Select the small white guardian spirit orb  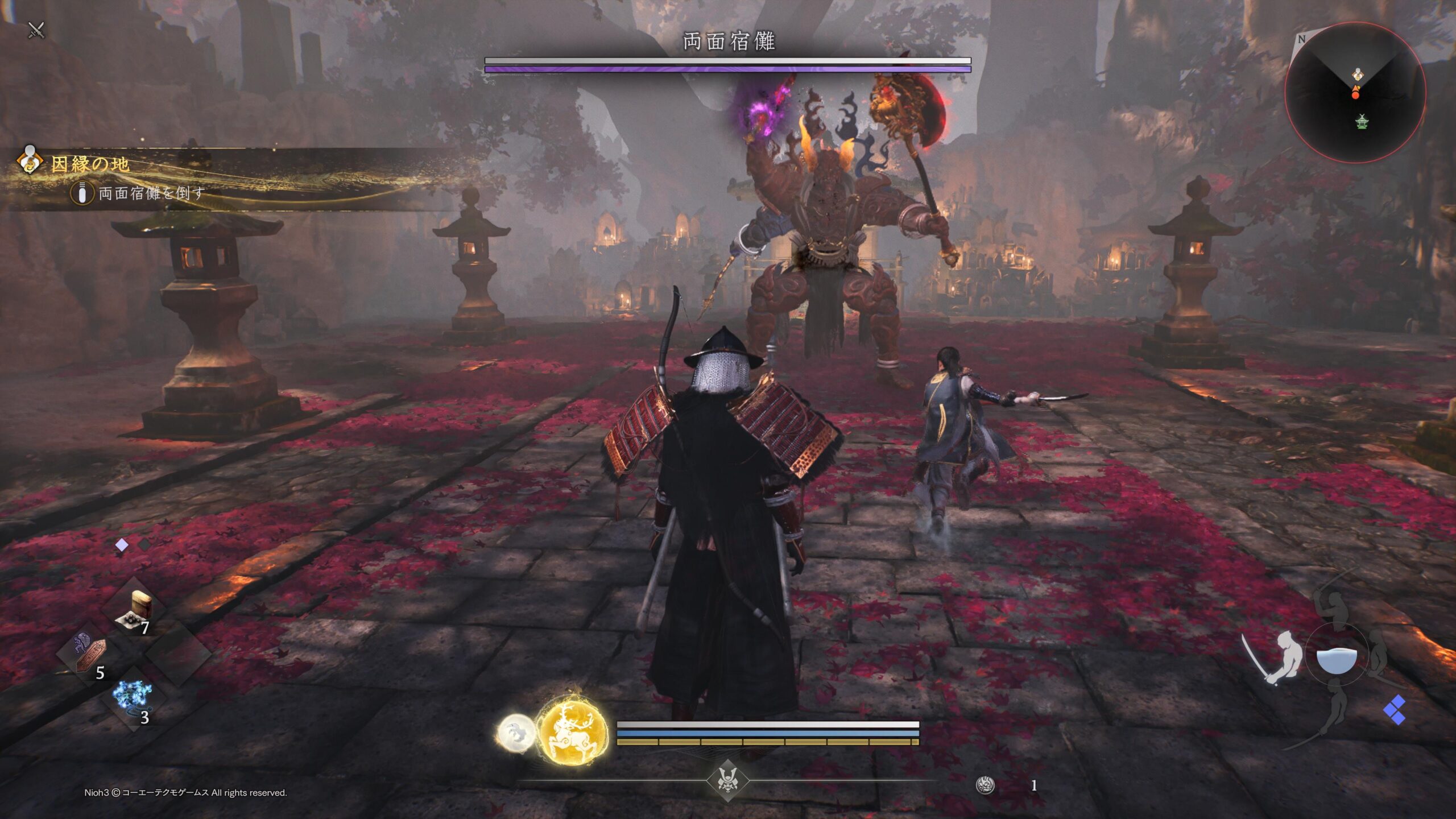pos(516,734)
